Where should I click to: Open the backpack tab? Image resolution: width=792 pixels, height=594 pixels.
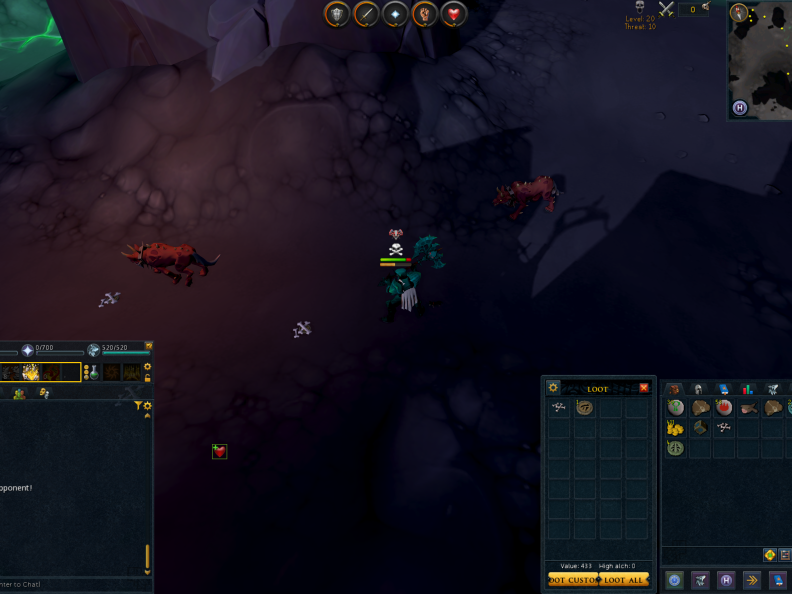pos(674,389)
